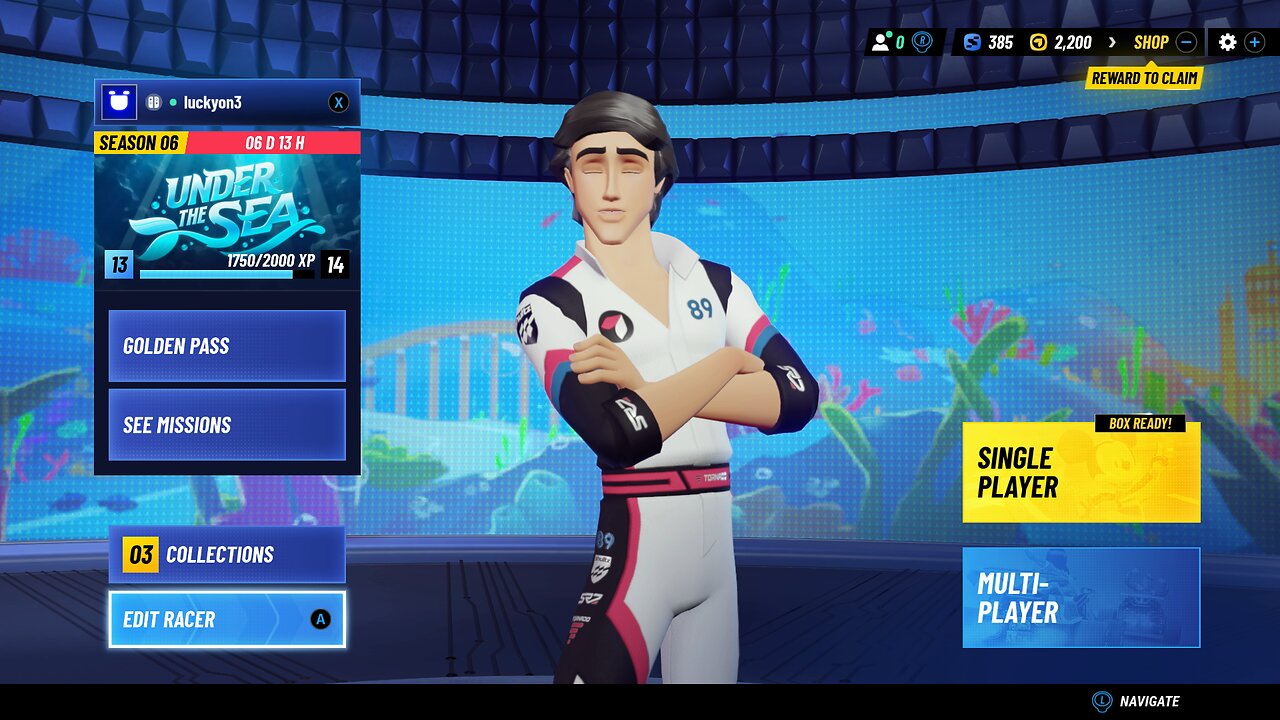Open the Golden Pass
The height and width of the screenshot is (720, 1280).
[x=227, y=346]
